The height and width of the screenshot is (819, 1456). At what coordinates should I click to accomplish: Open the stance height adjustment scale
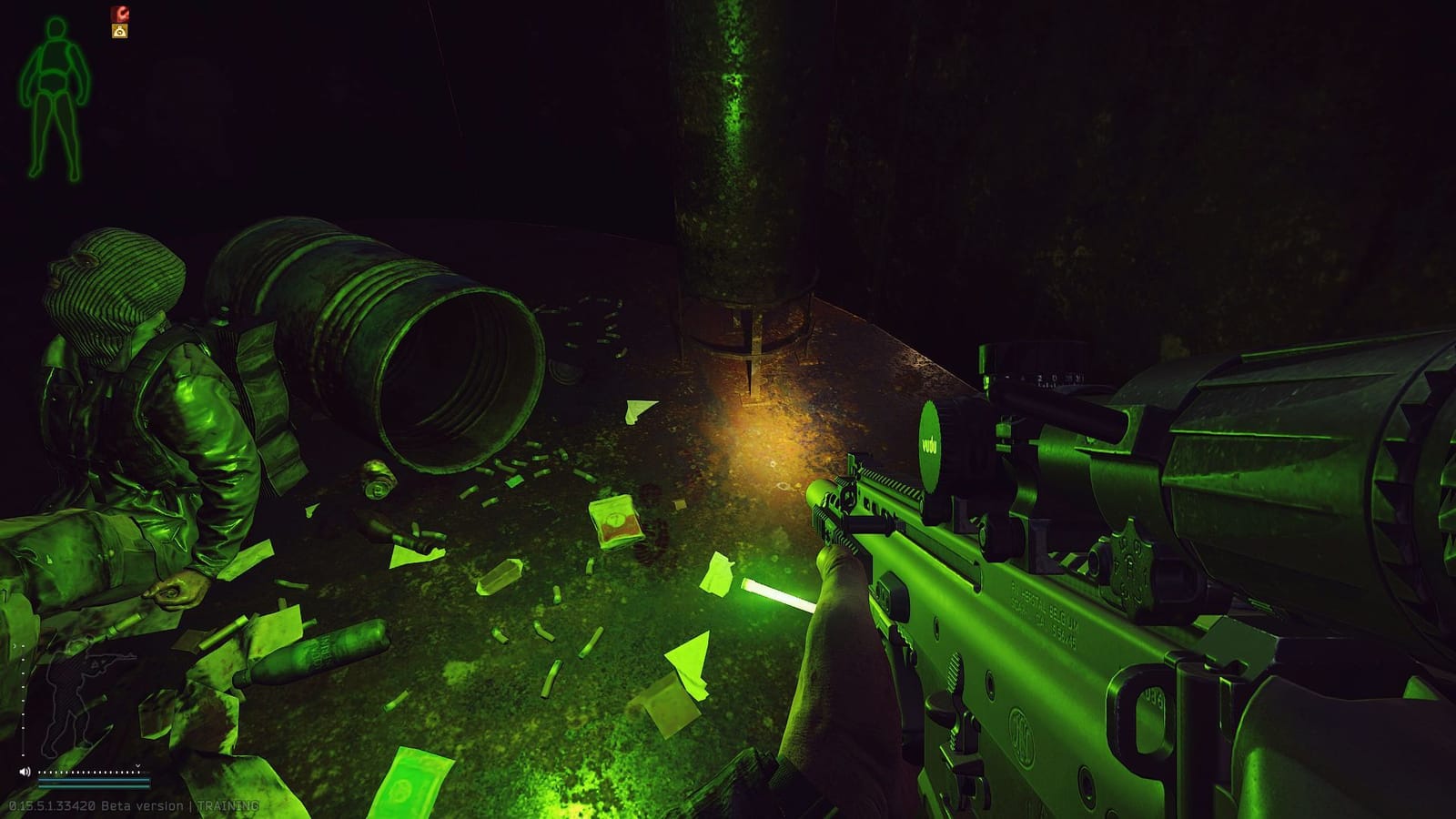[x=22, y=701]
